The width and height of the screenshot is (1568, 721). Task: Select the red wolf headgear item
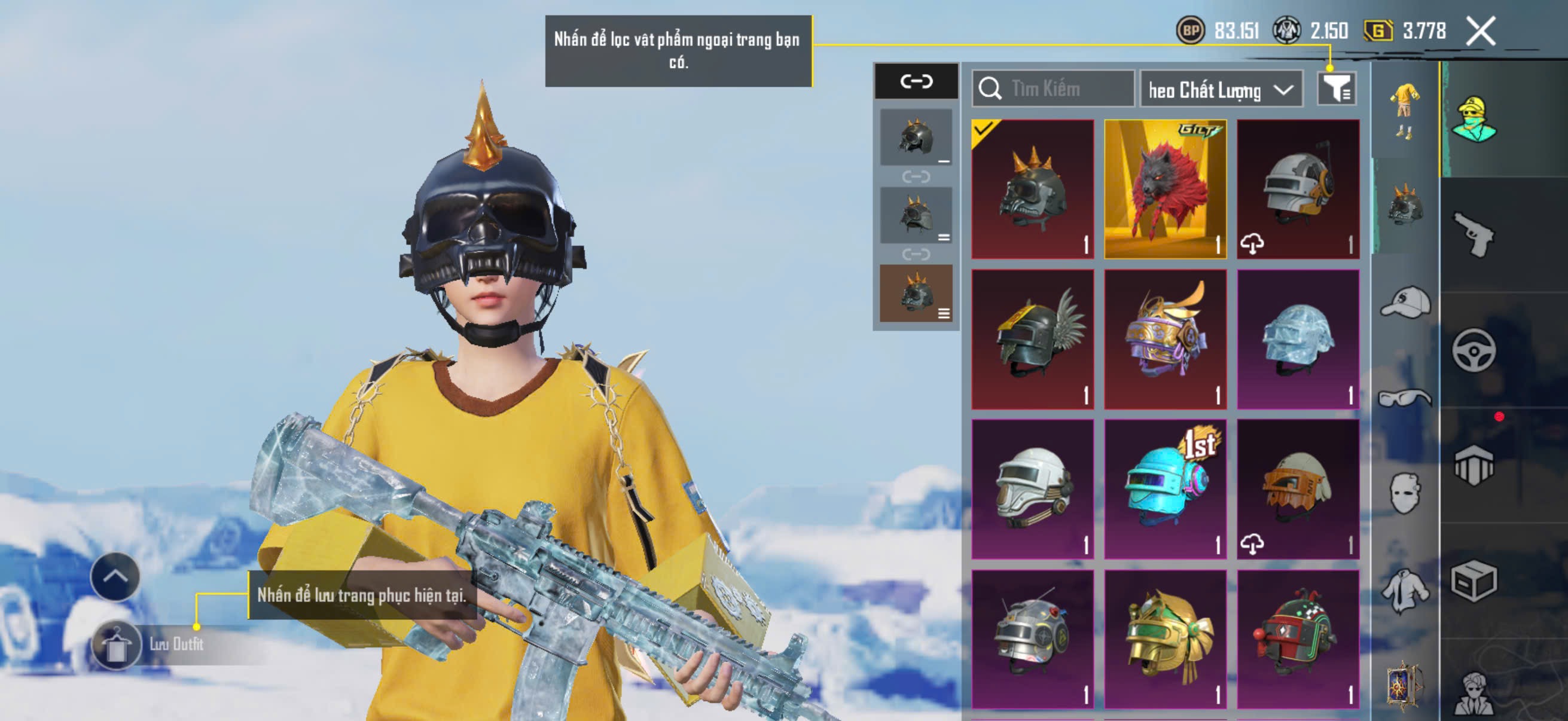point(1165,190)
